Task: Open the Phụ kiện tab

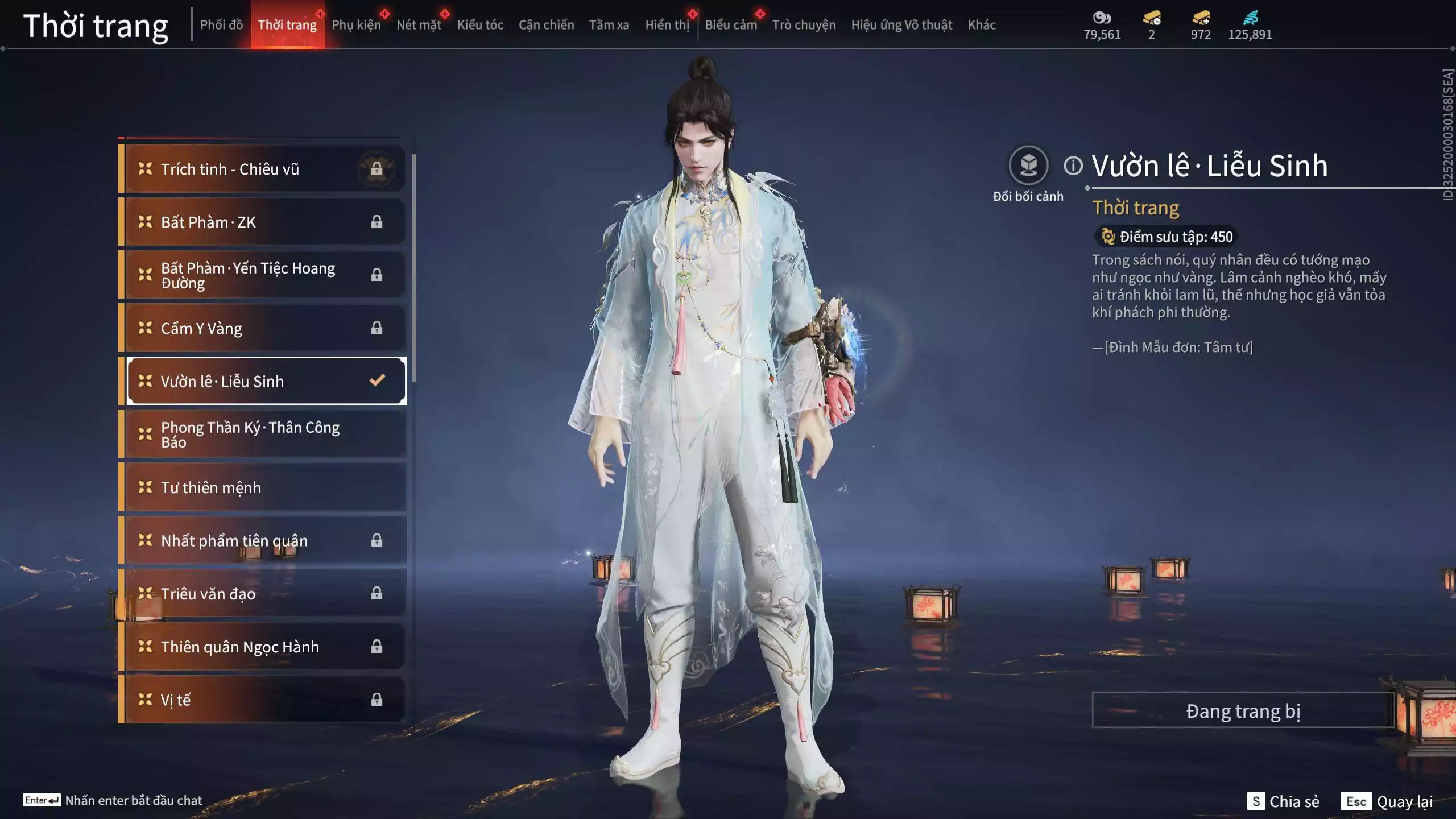Action: (x=356, y=25)
